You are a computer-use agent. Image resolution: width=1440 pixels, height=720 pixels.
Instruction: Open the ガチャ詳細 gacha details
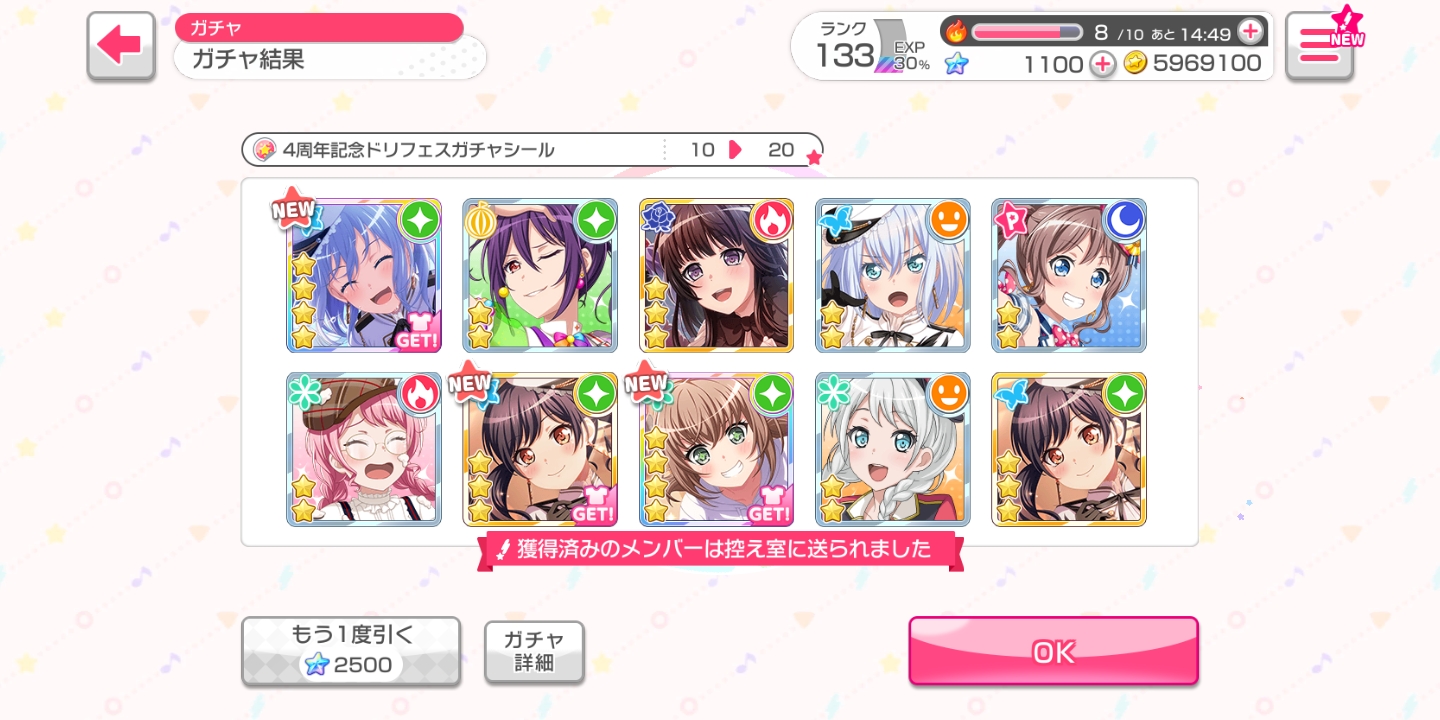tap(534, 652)
